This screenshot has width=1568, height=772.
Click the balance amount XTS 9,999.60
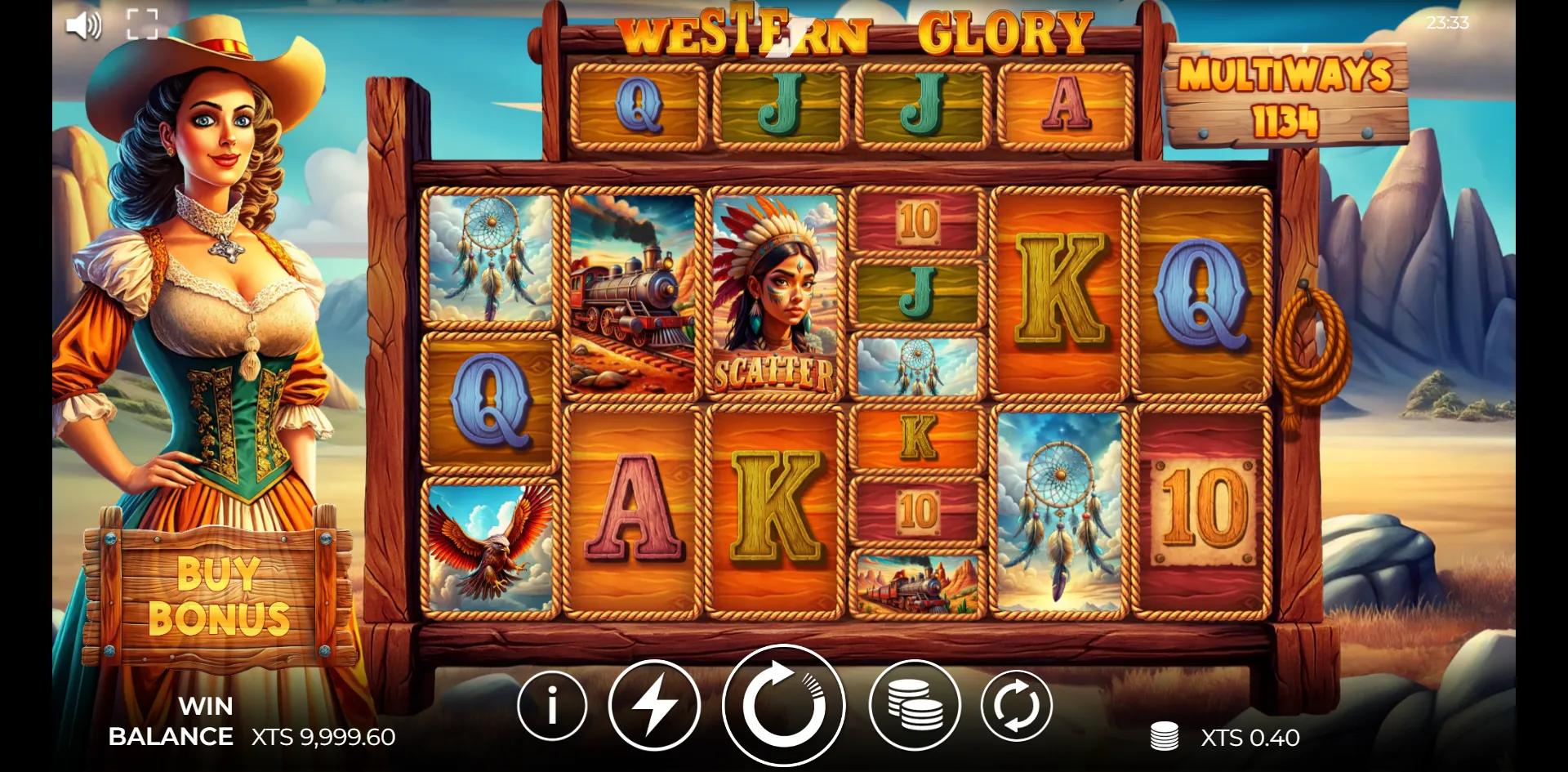click(x=325, y=737)
